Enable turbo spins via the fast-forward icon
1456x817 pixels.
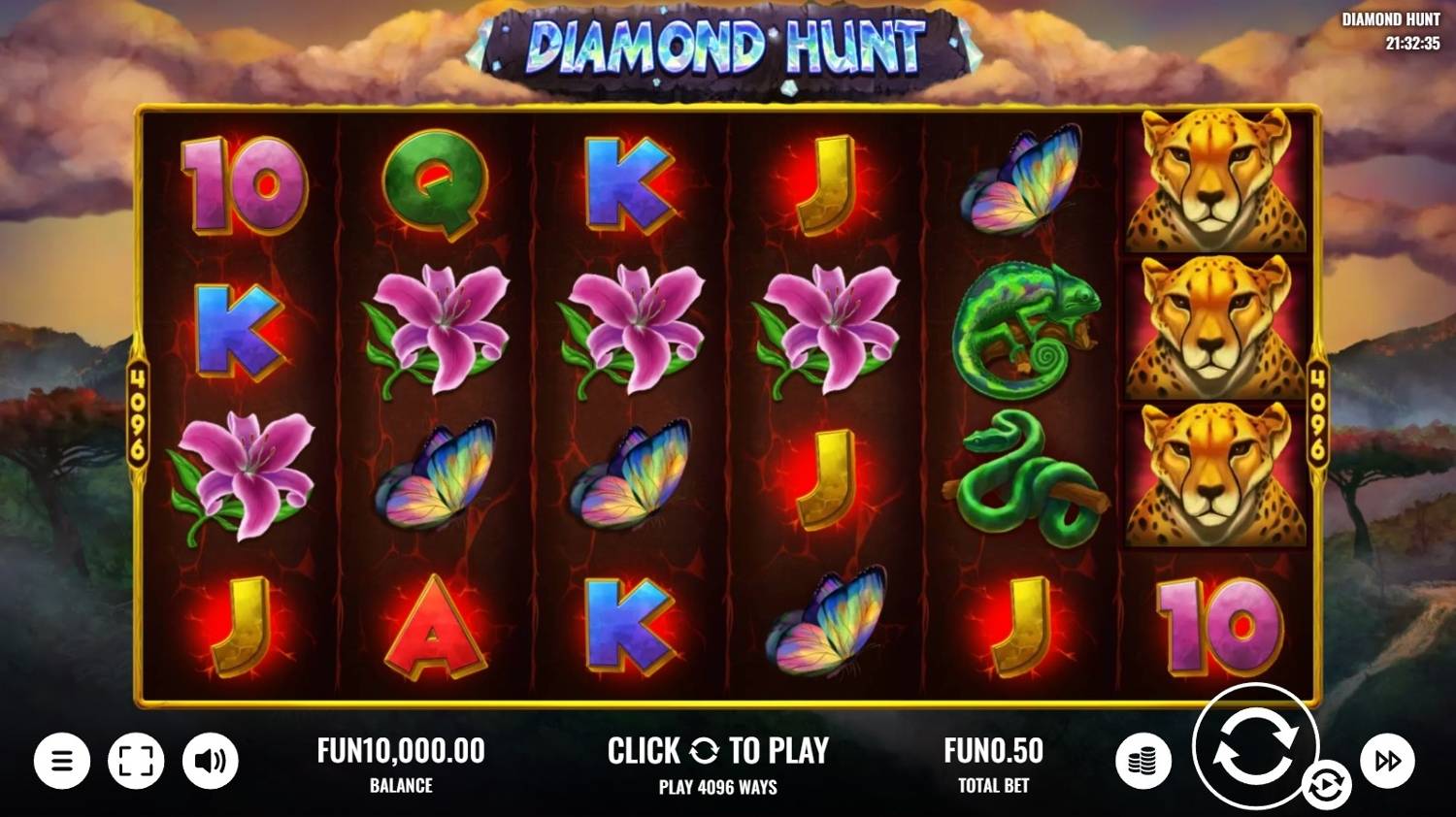tap(1387, 760)
